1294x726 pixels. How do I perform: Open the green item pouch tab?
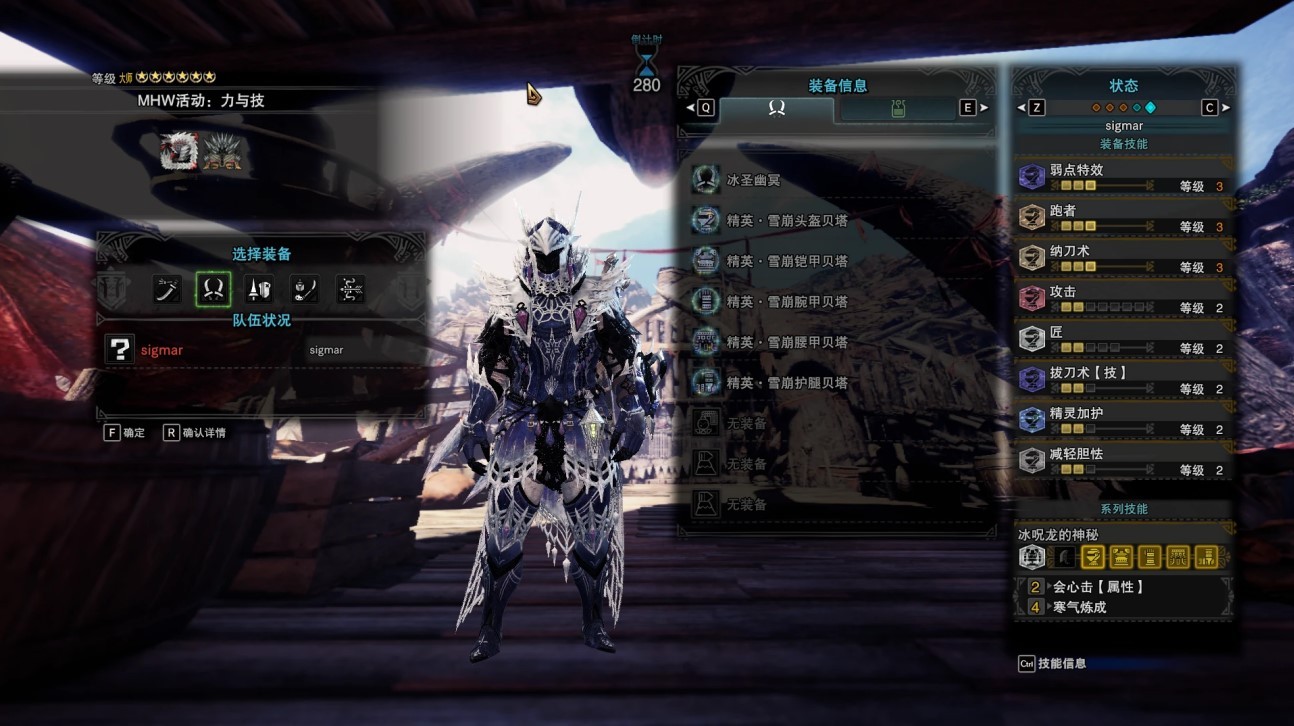(897, 108)
